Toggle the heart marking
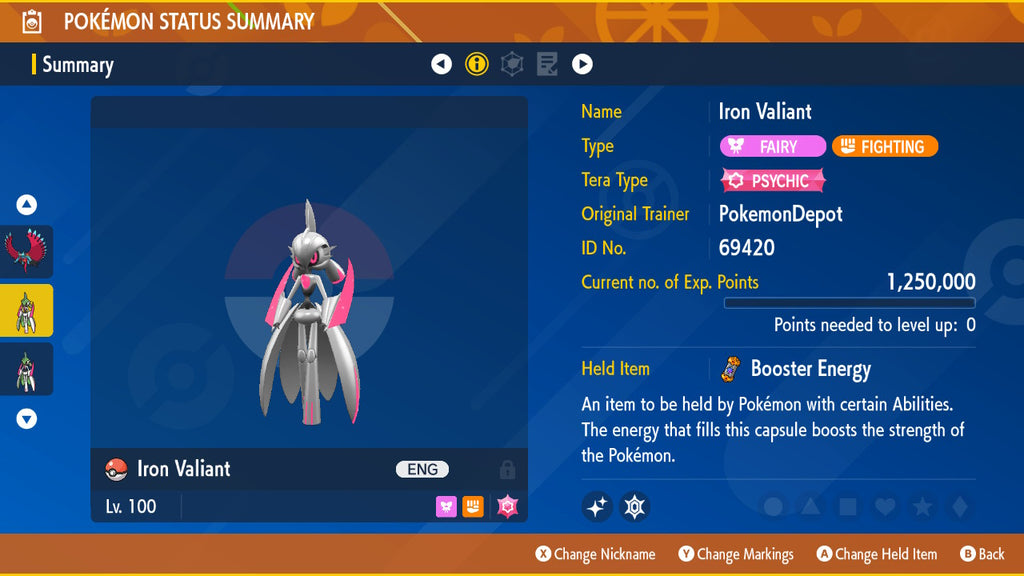The height and width of the screenshot is (576, 1024). coord(884,507)
